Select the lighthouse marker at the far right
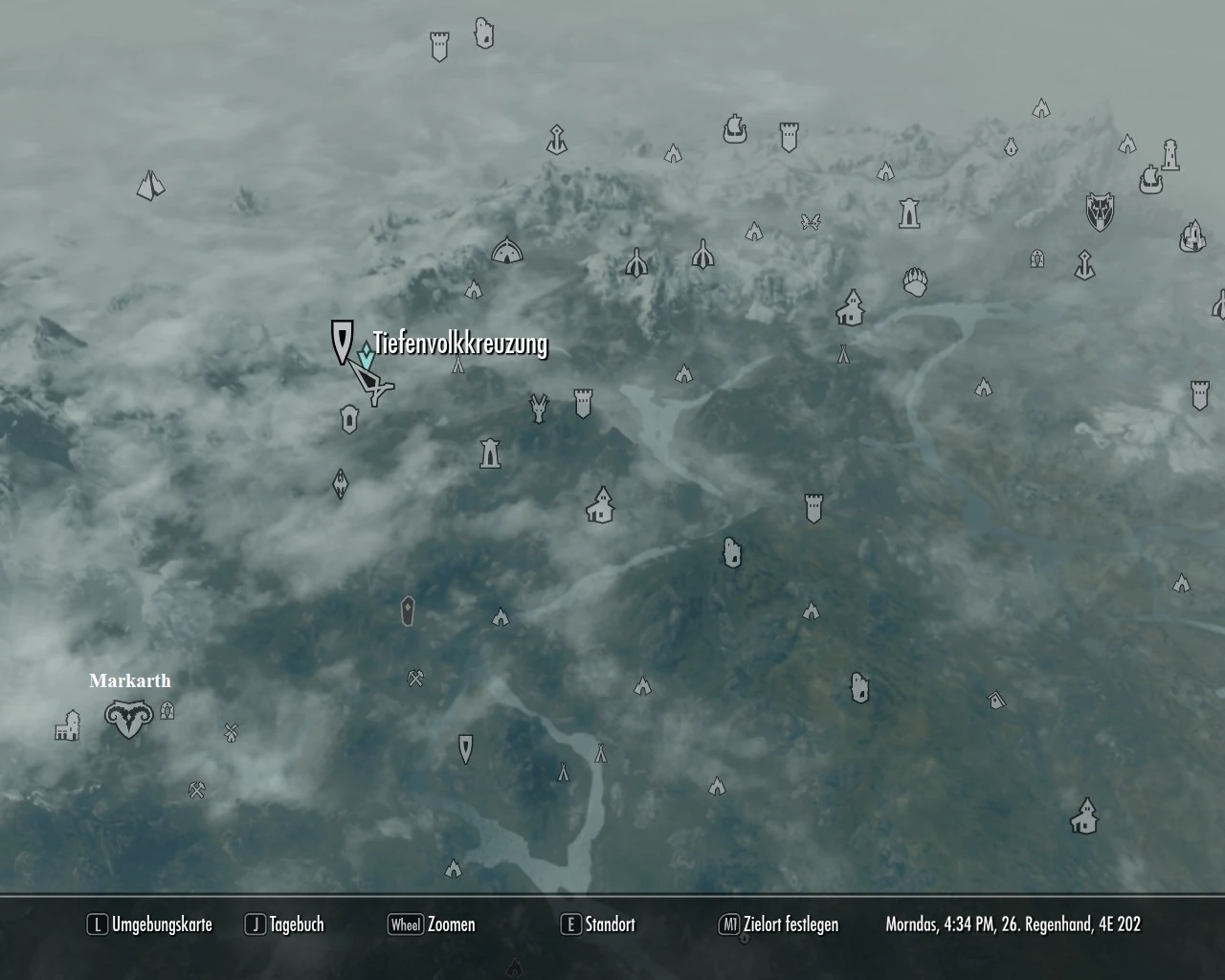Screen dimensions: 1225x980 pos(1169,156)
